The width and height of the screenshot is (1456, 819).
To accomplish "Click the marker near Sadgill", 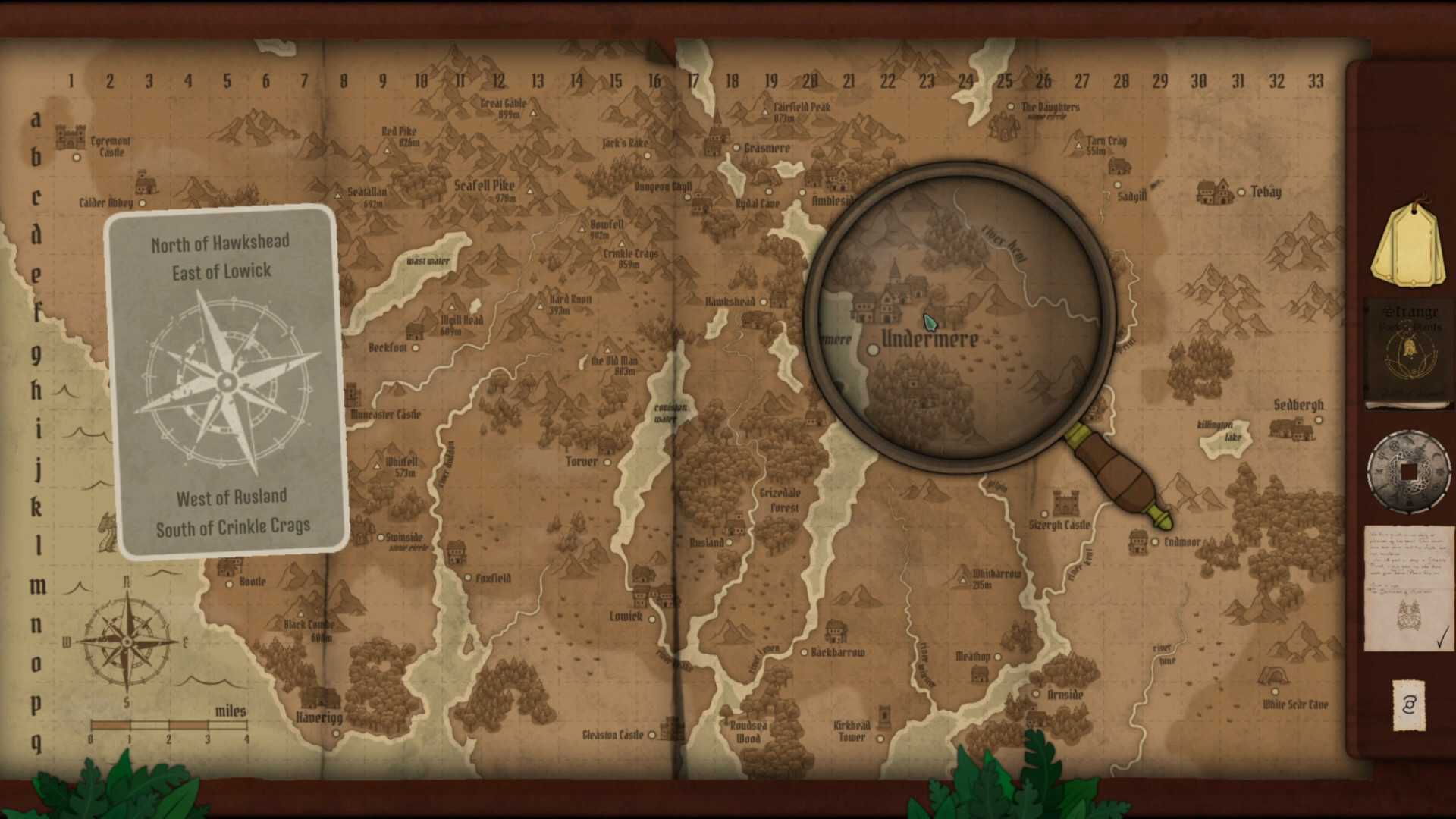I will click(1118, 184).
